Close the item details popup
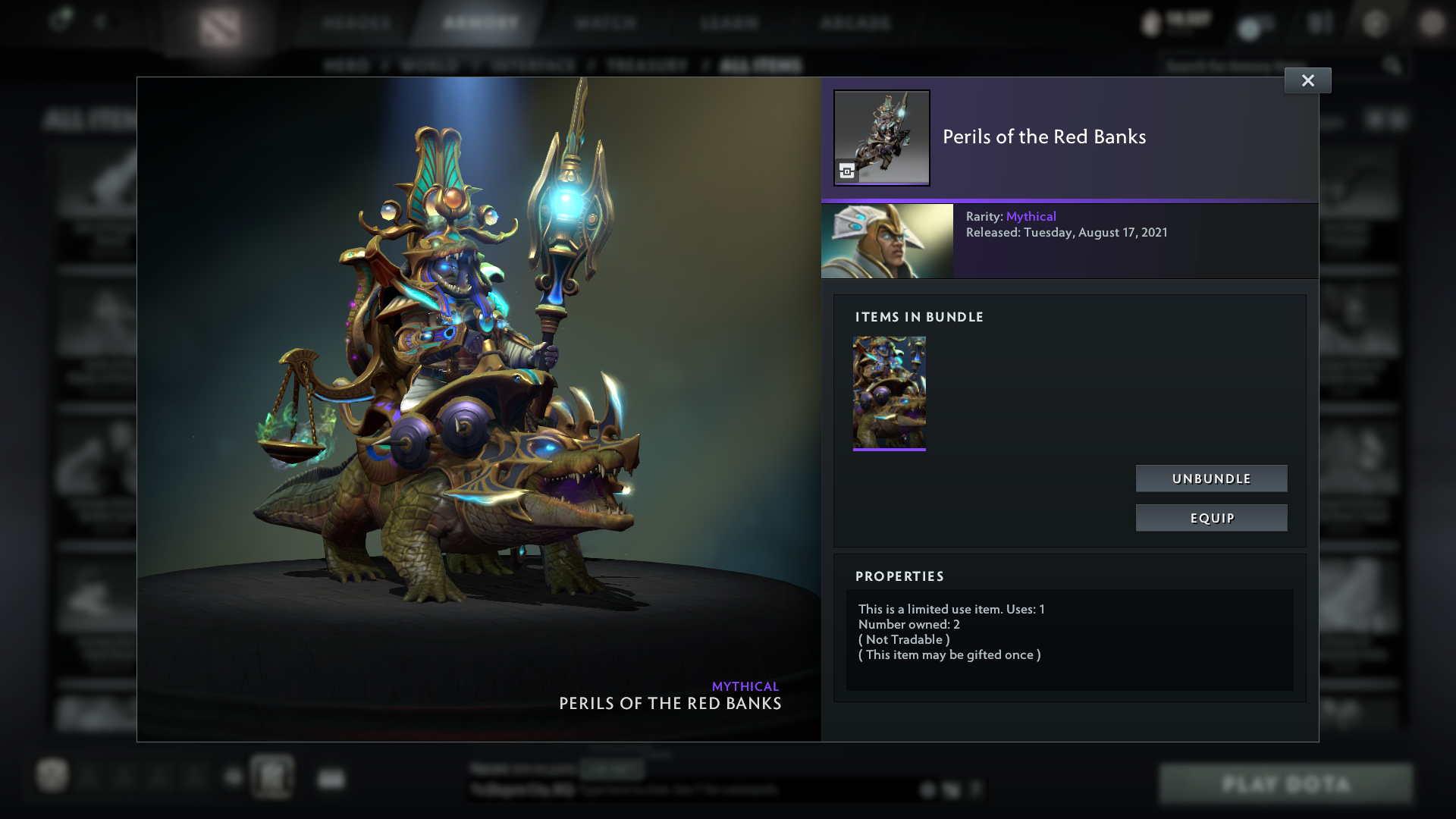This screenshot has height=819, width=1456. [x=1307, y=80]
